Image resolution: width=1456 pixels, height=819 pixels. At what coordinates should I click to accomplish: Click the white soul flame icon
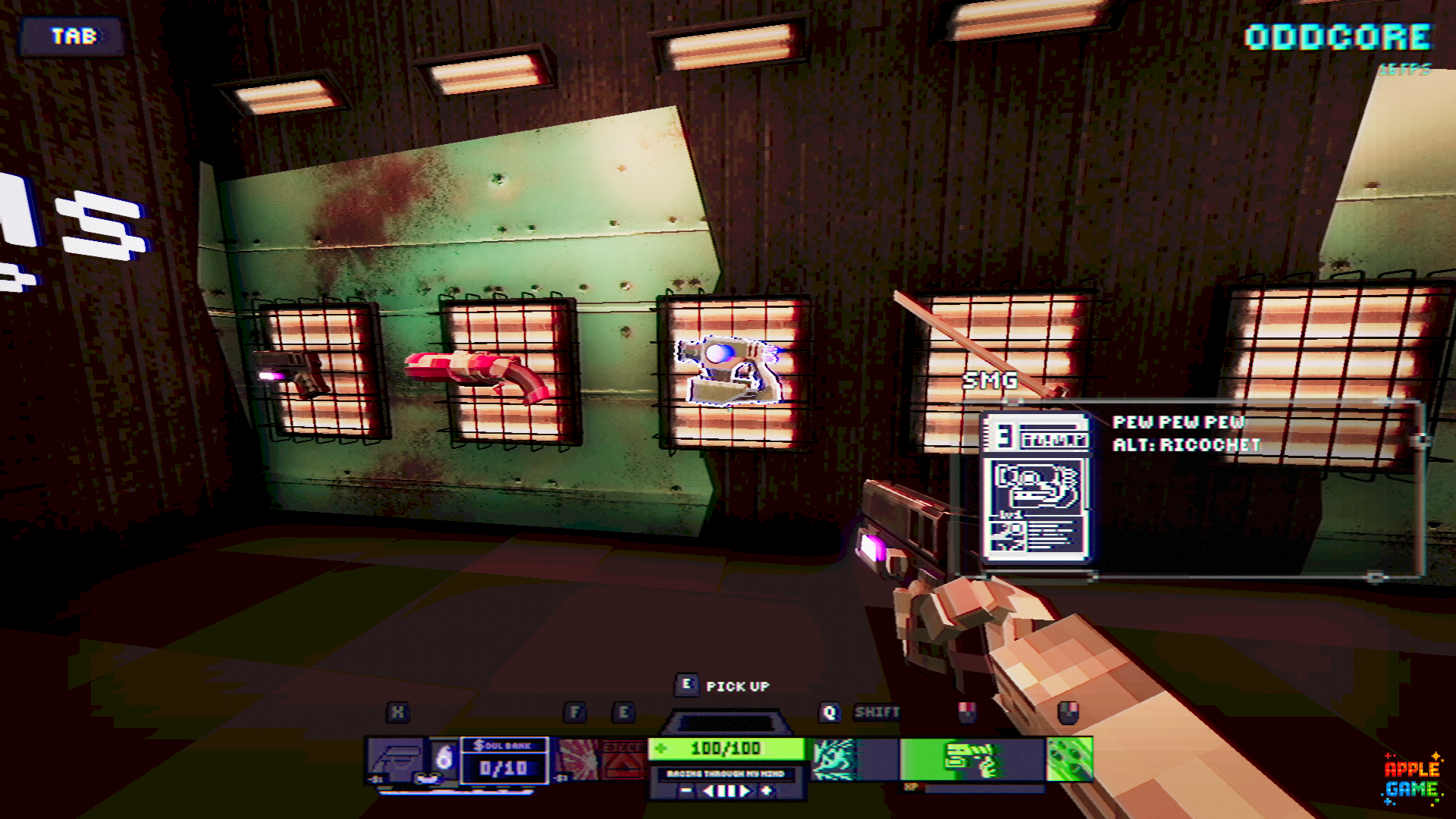point(444,758)
